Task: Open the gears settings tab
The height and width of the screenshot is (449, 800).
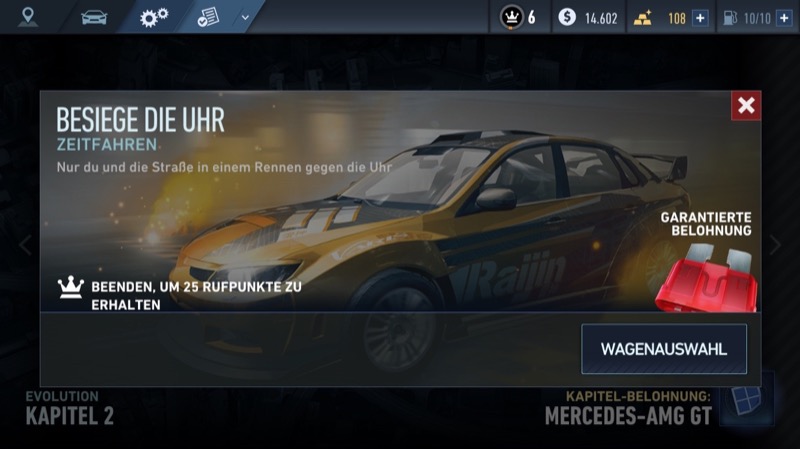Action: 153,16
